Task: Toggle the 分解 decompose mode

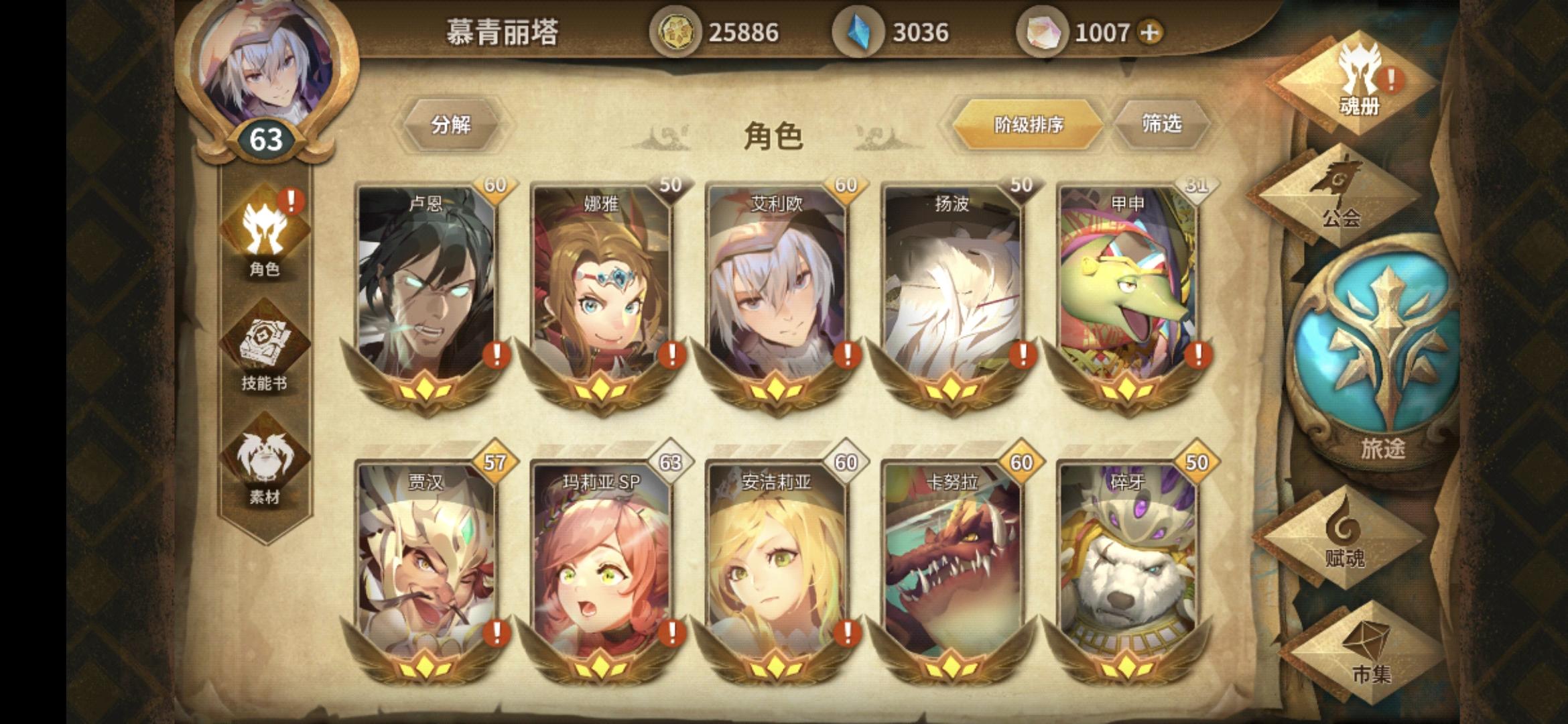Action: click(451, 124)
